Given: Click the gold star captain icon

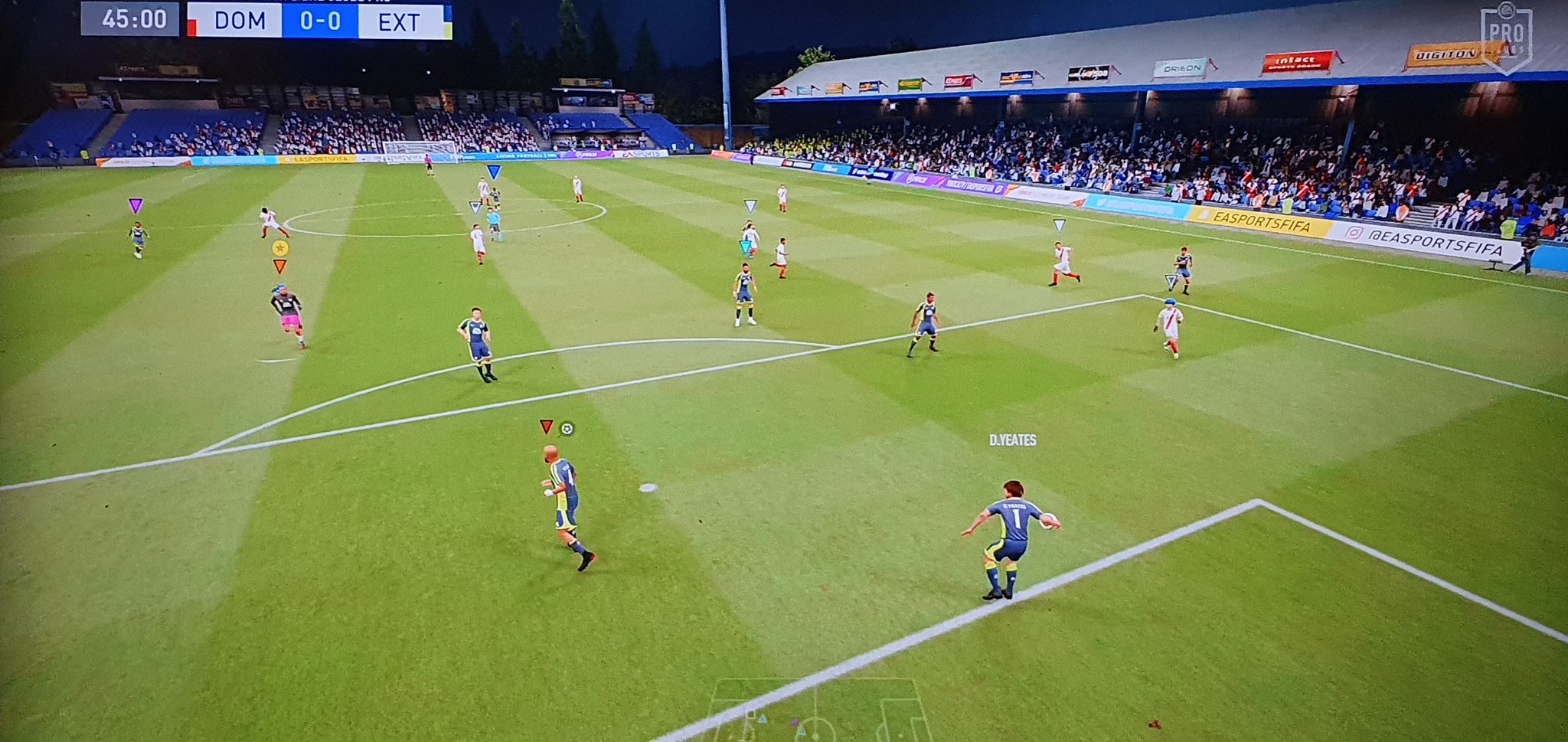Looking at the screenshot, I should pos(279,248).
